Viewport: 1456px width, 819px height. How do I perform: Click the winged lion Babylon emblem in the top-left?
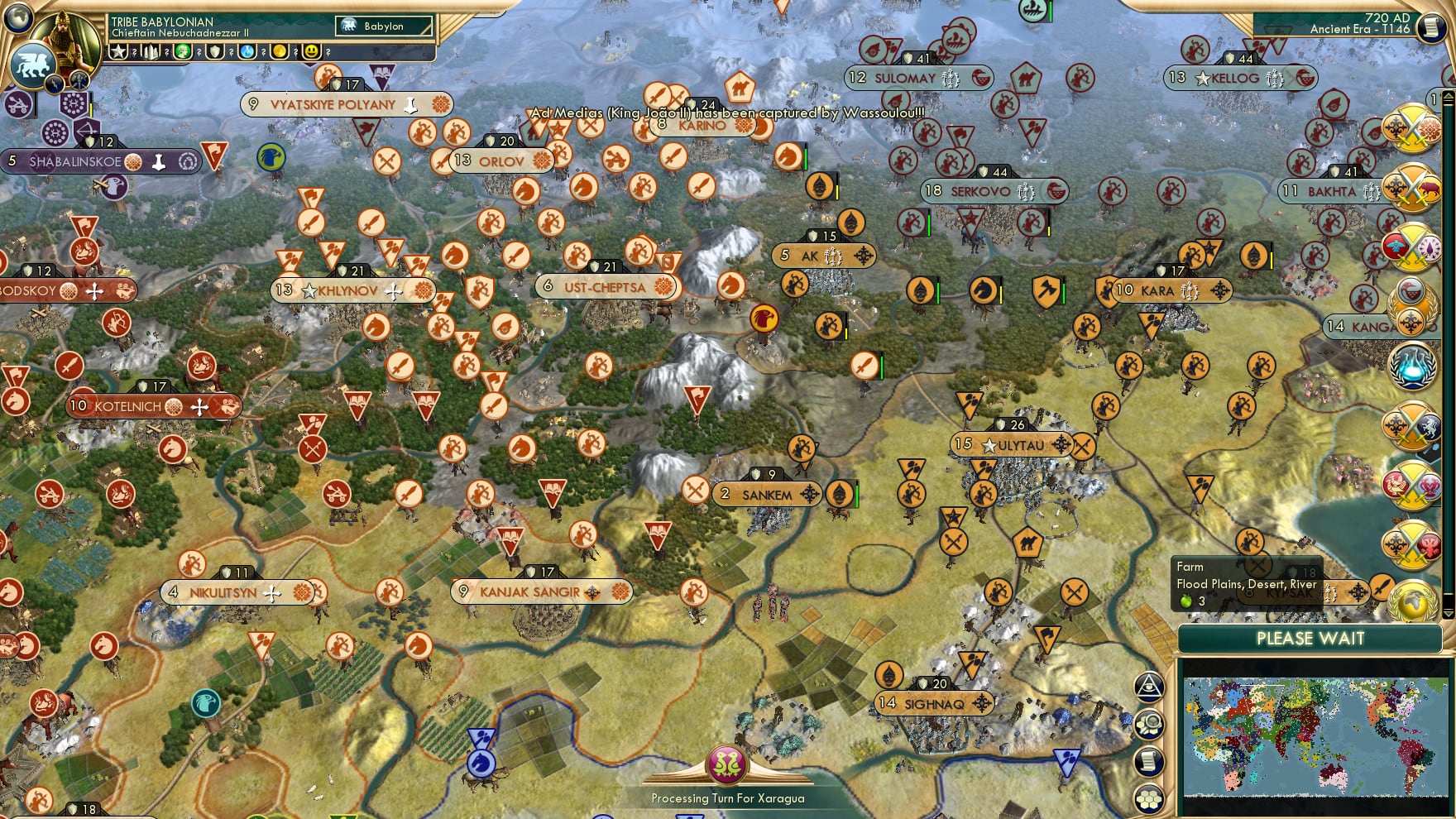point(33,65)
